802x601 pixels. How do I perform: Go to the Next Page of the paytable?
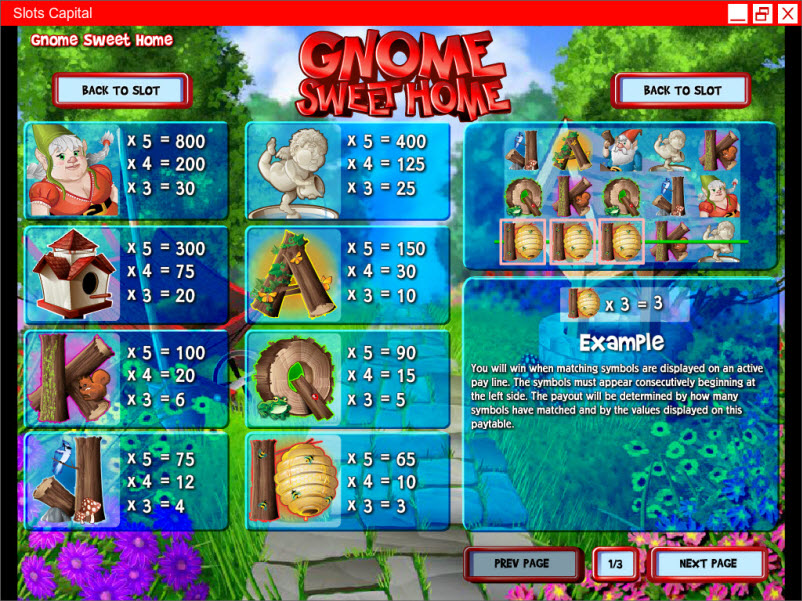tap(708, 563)
